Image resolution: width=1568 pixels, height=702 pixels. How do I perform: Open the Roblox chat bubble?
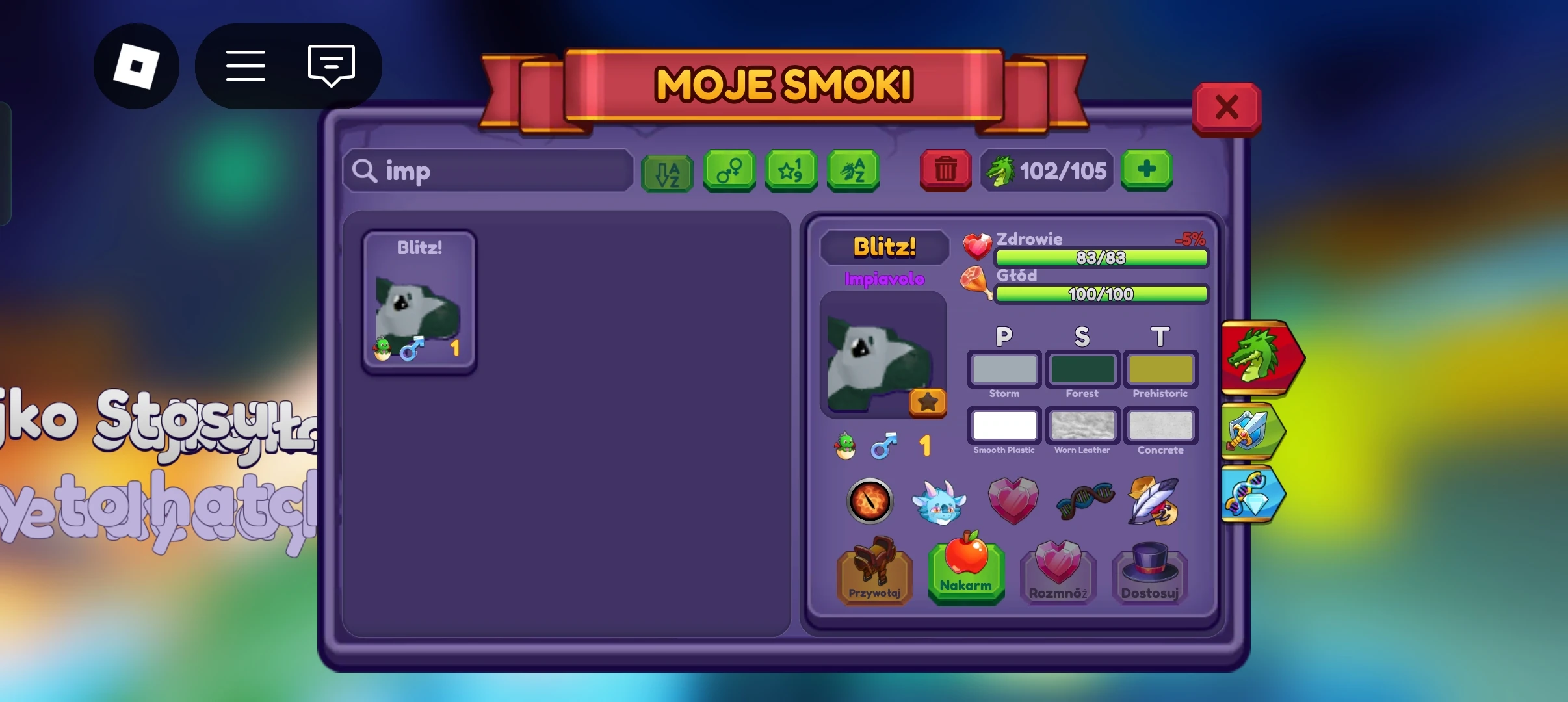pyautogui.click(x=331, y=66)
